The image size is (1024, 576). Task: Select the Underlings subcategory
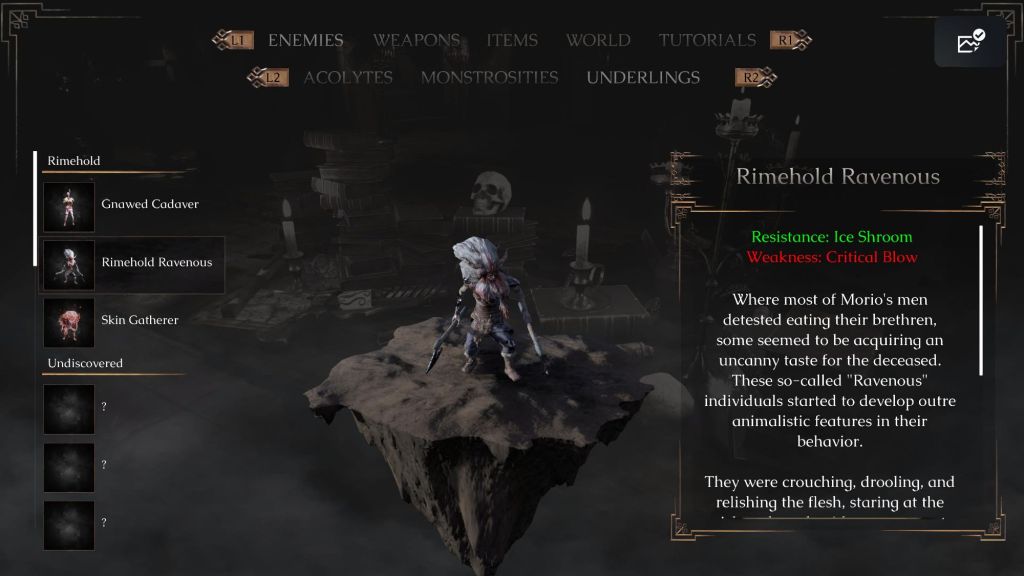(x=643, y=78)
